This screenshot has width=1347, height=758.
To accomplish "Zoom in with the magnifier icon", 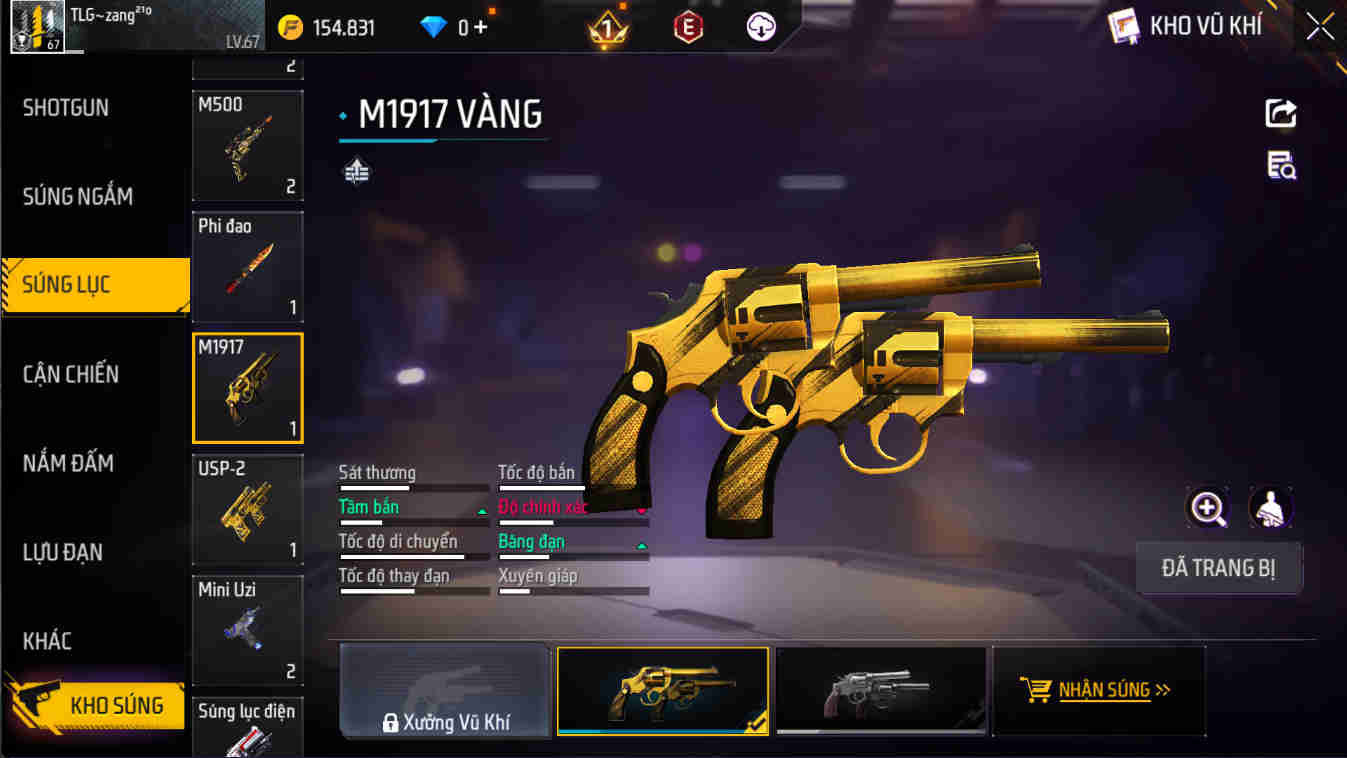I will pyautogui.click(x=1207, y=508).
